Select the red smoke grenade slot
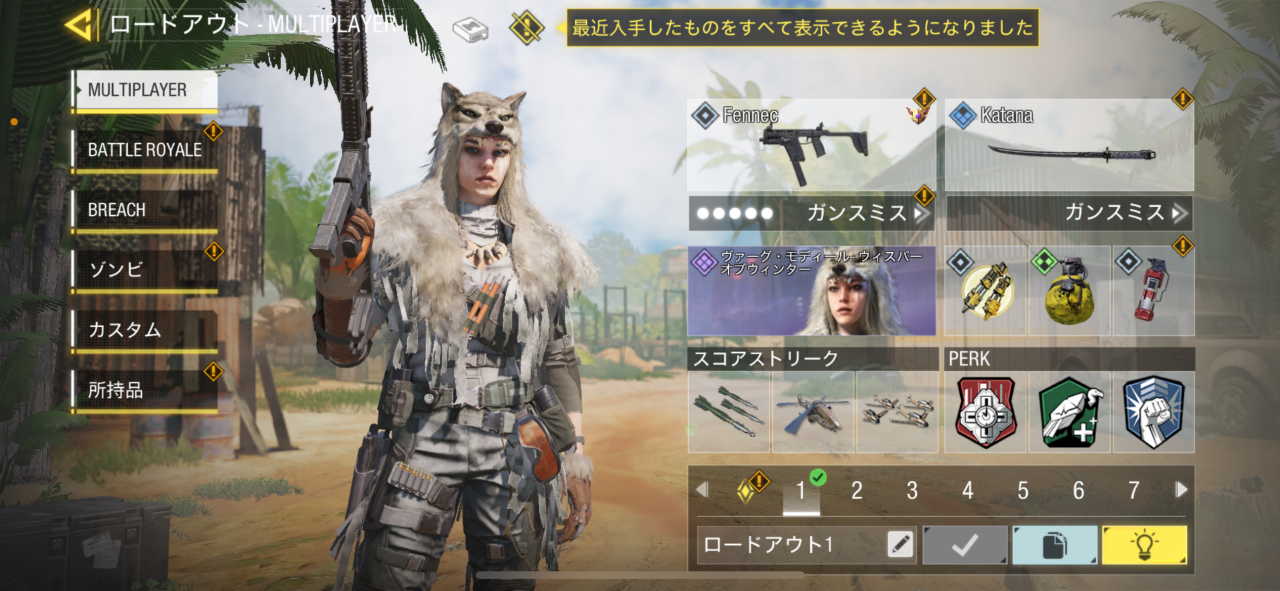 click(x=1153, y=291)
